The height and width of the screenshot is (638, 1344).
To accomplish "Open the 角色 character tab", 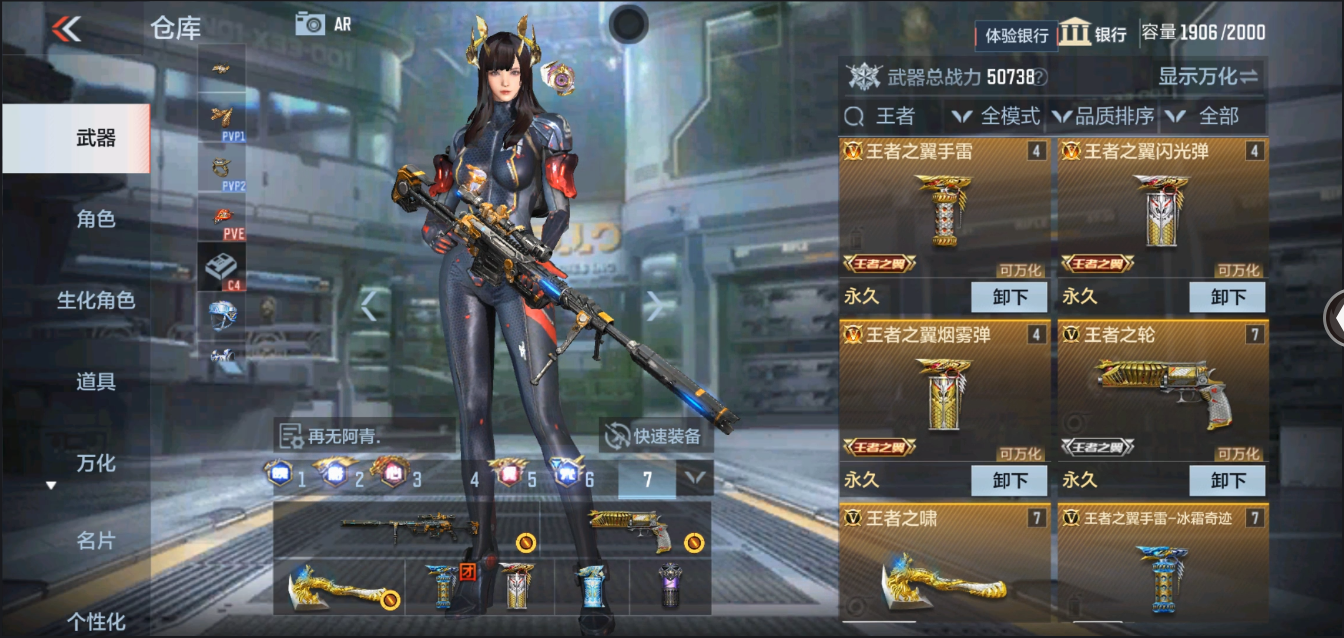I will (96, 219).
